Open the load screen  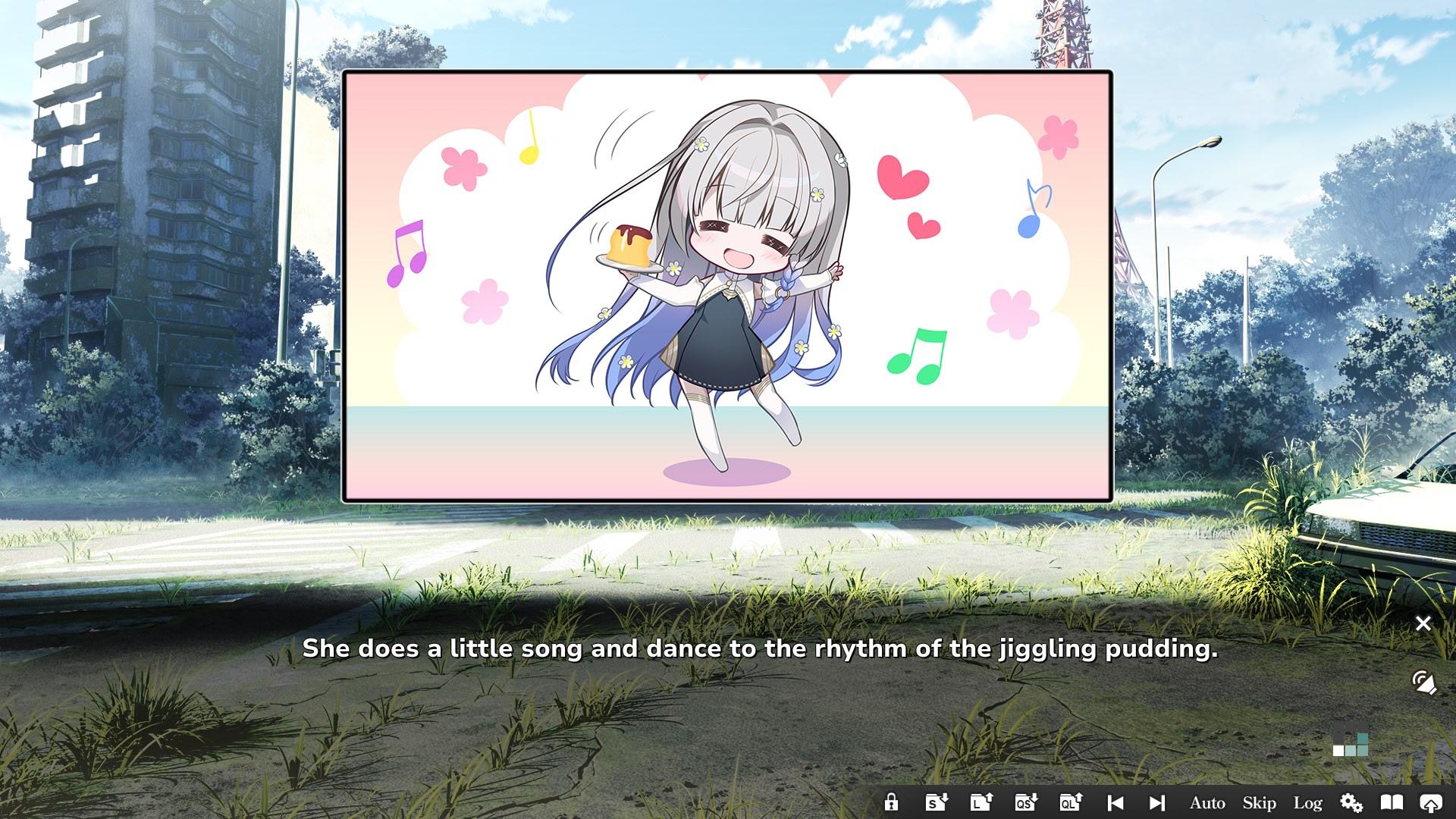[981, 802]
